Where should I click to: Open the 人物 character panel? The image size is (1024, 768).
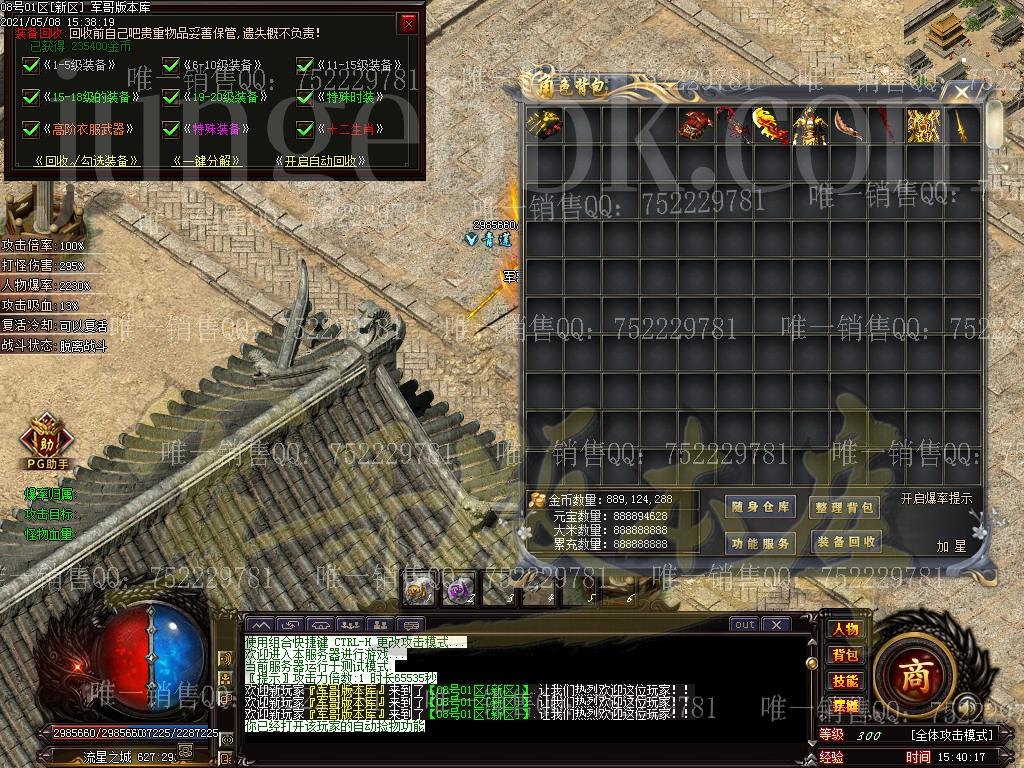[x=845, y=629]
